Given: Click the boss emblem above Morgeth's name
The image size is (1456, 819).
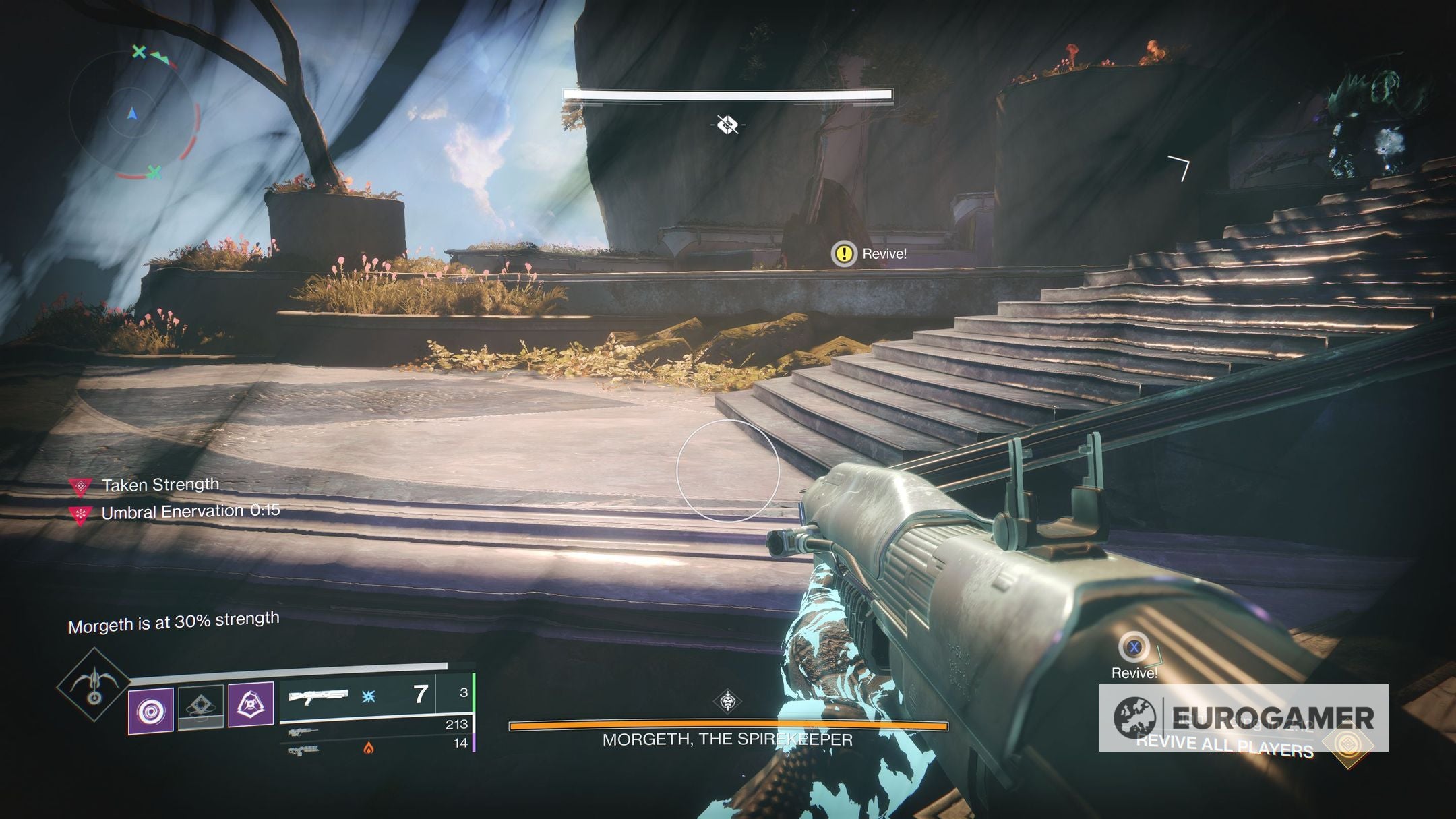Looking at the screenshot, I should [728, 702].
